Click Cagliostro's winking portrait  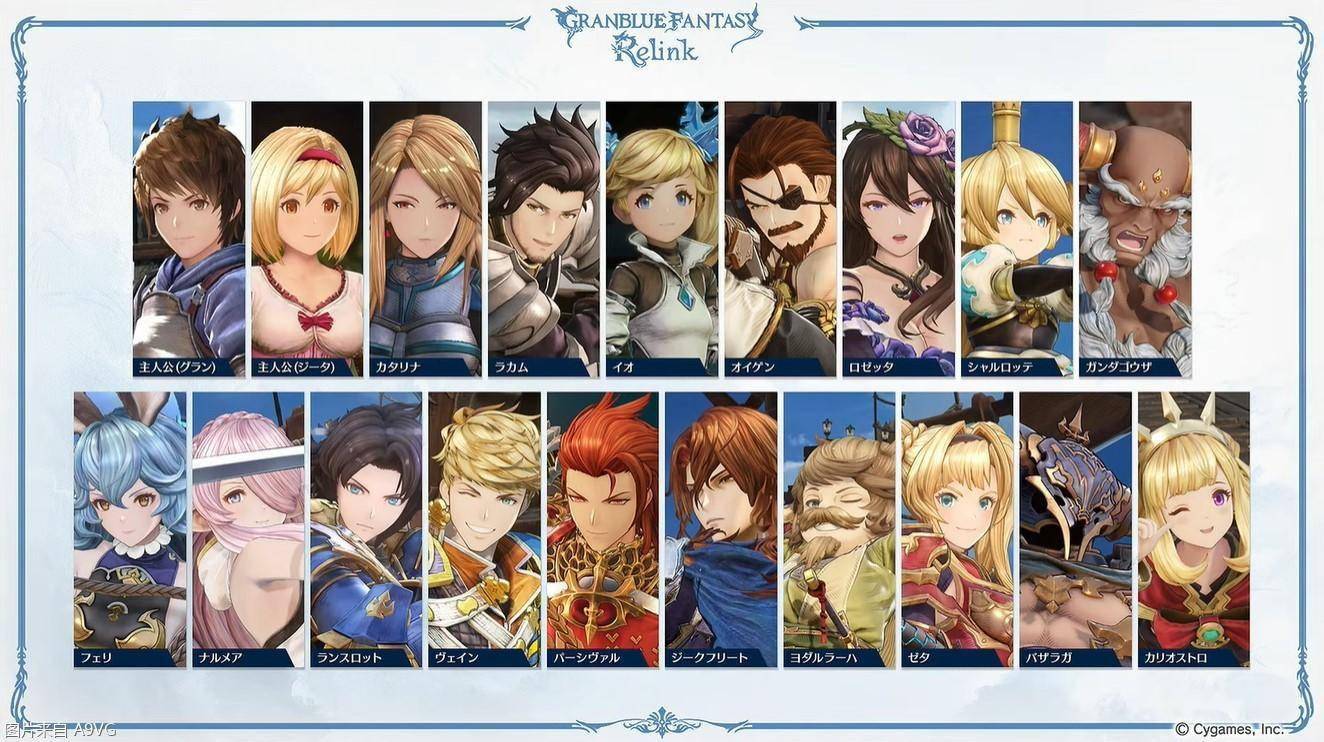point(1194,528)
